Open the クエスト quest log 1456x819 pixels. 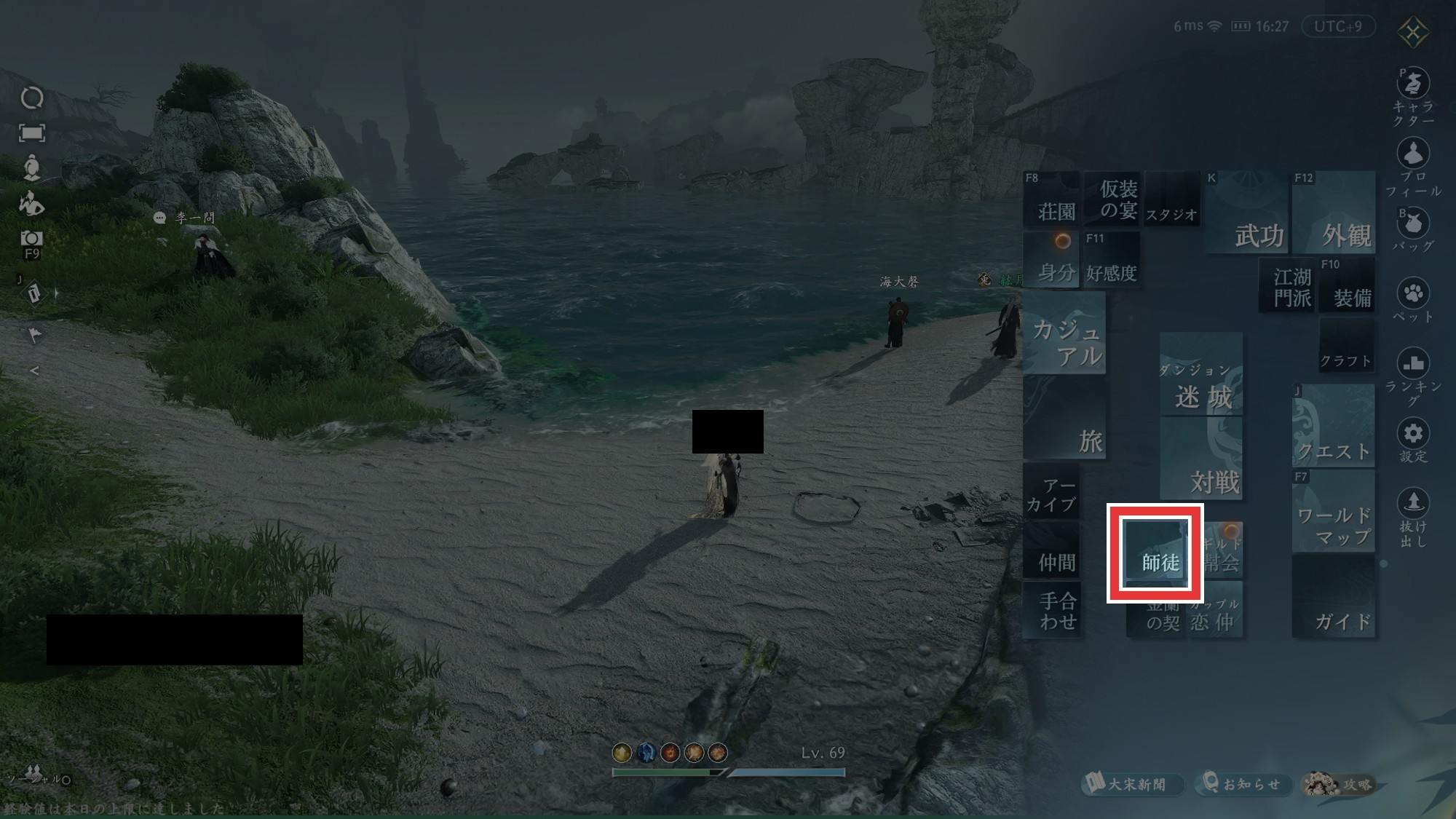point(1334,426)
